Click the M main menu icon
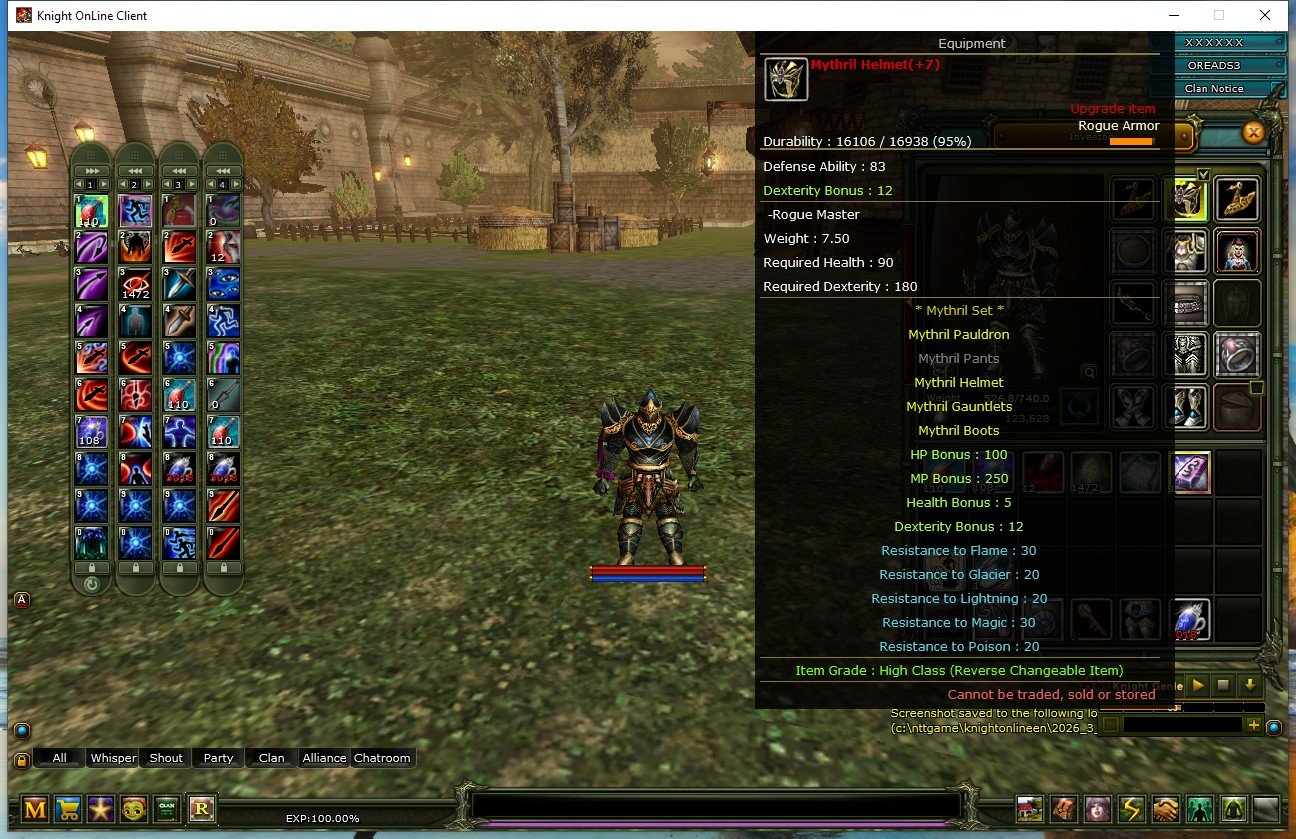Image resolution: width=1296 pixels, height=839 pixels. [x=35, y=810]
